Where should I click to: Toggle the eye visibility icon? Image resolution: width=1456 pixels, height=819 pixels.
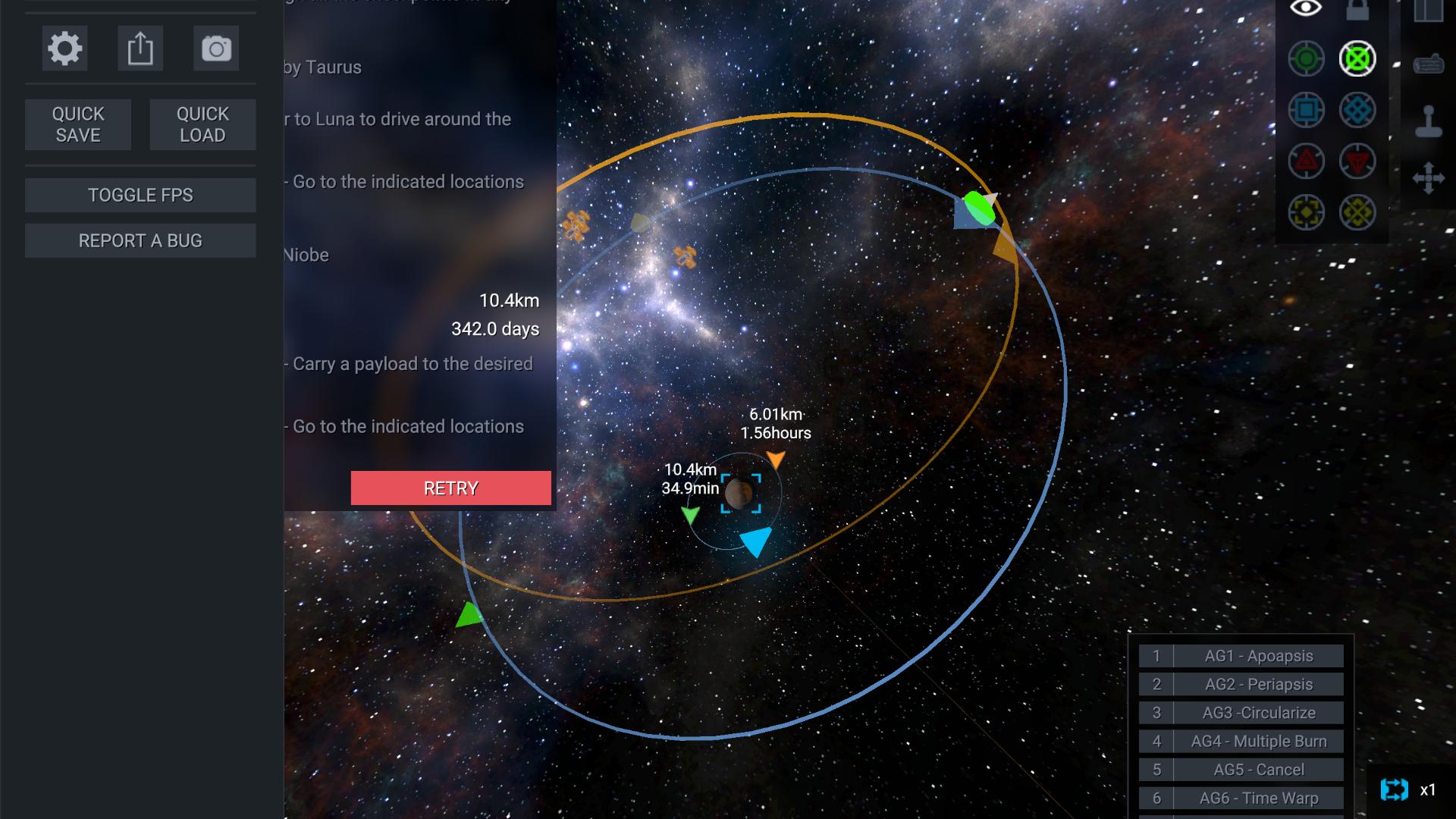(x=1306, y=8)
